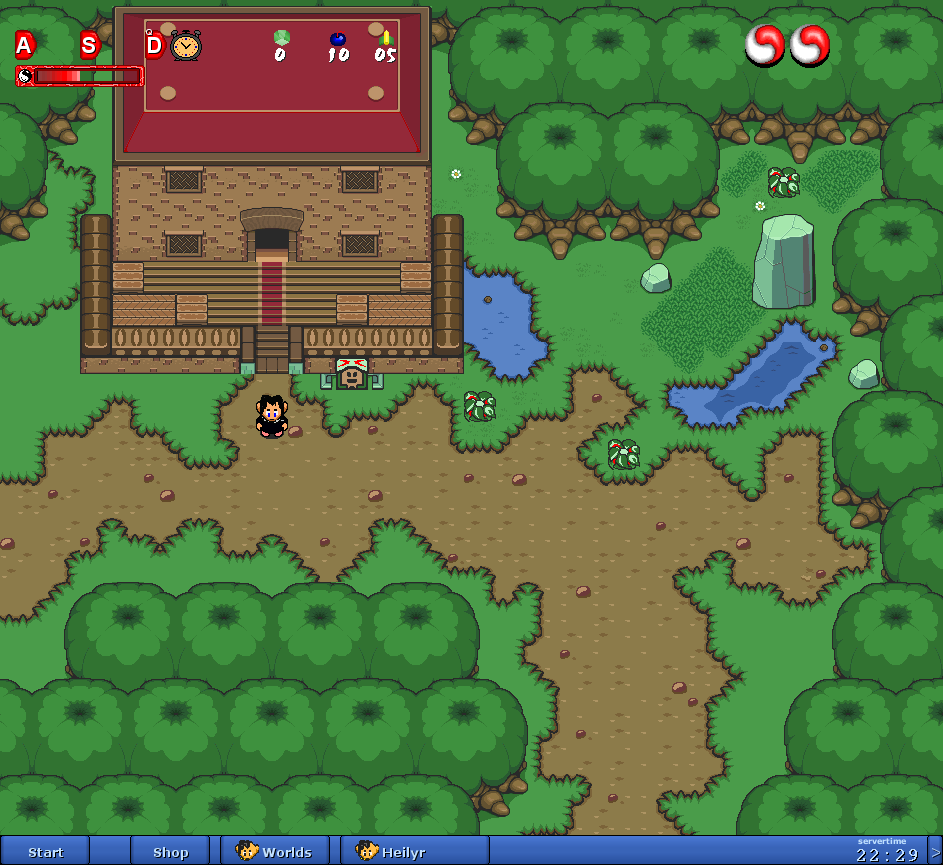Click the red A weapon slot

click(25, 44)
